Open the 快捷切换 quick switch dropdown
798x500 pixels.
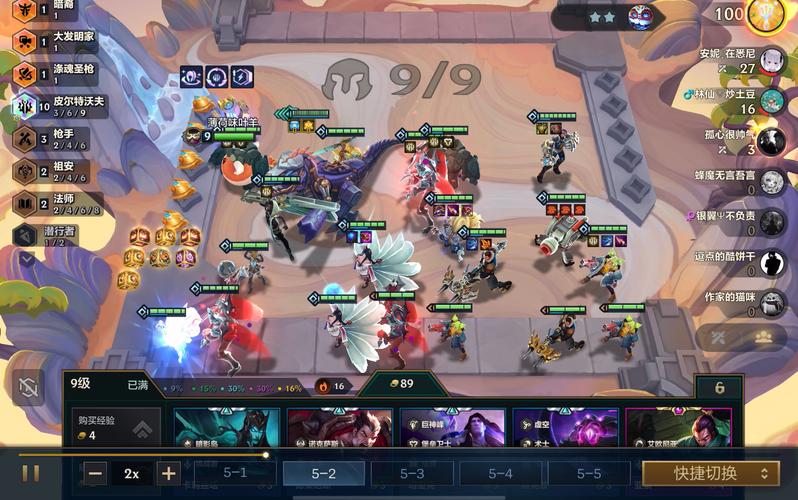click(x=710, y=473)
